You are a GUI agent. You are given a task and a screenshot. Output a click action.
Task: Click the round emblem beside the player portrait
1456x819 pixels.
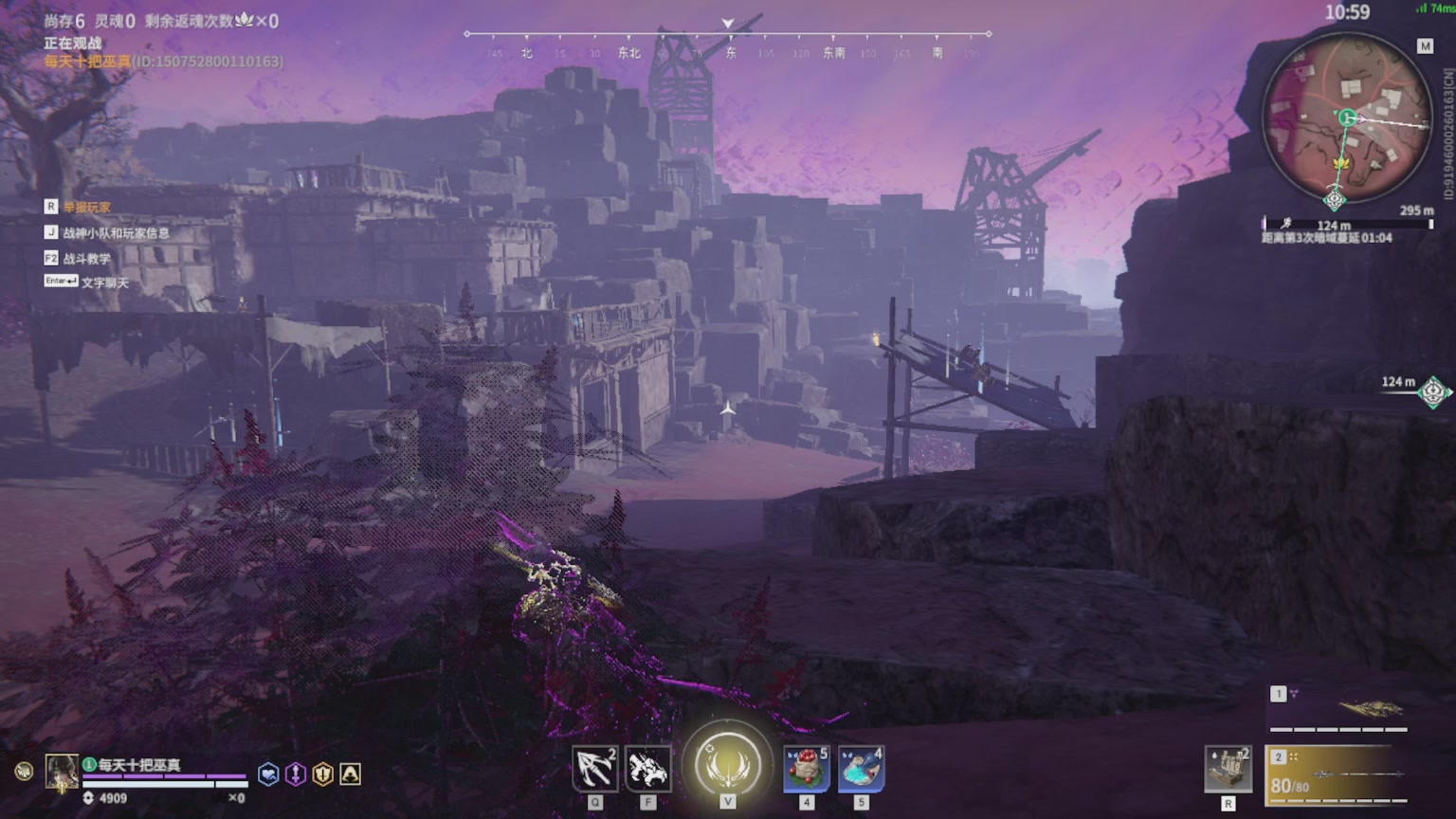tap(25, 772)
